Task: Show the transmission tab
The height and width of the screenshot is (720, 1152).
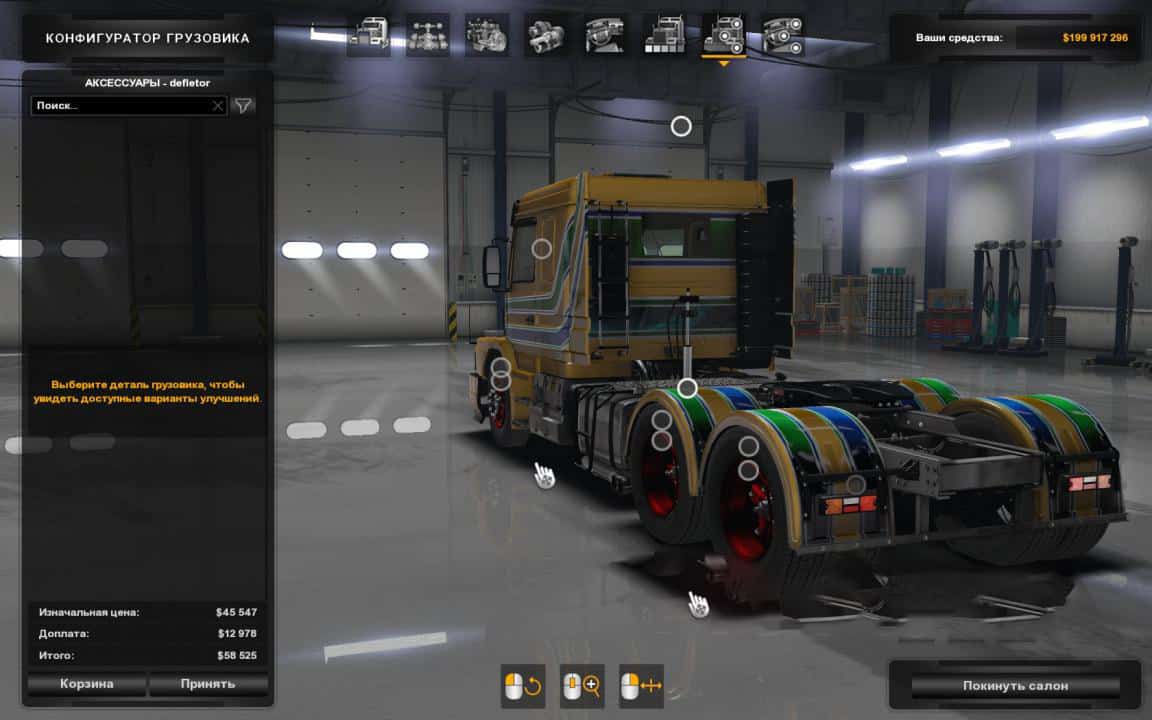Action: click(546, 35)
